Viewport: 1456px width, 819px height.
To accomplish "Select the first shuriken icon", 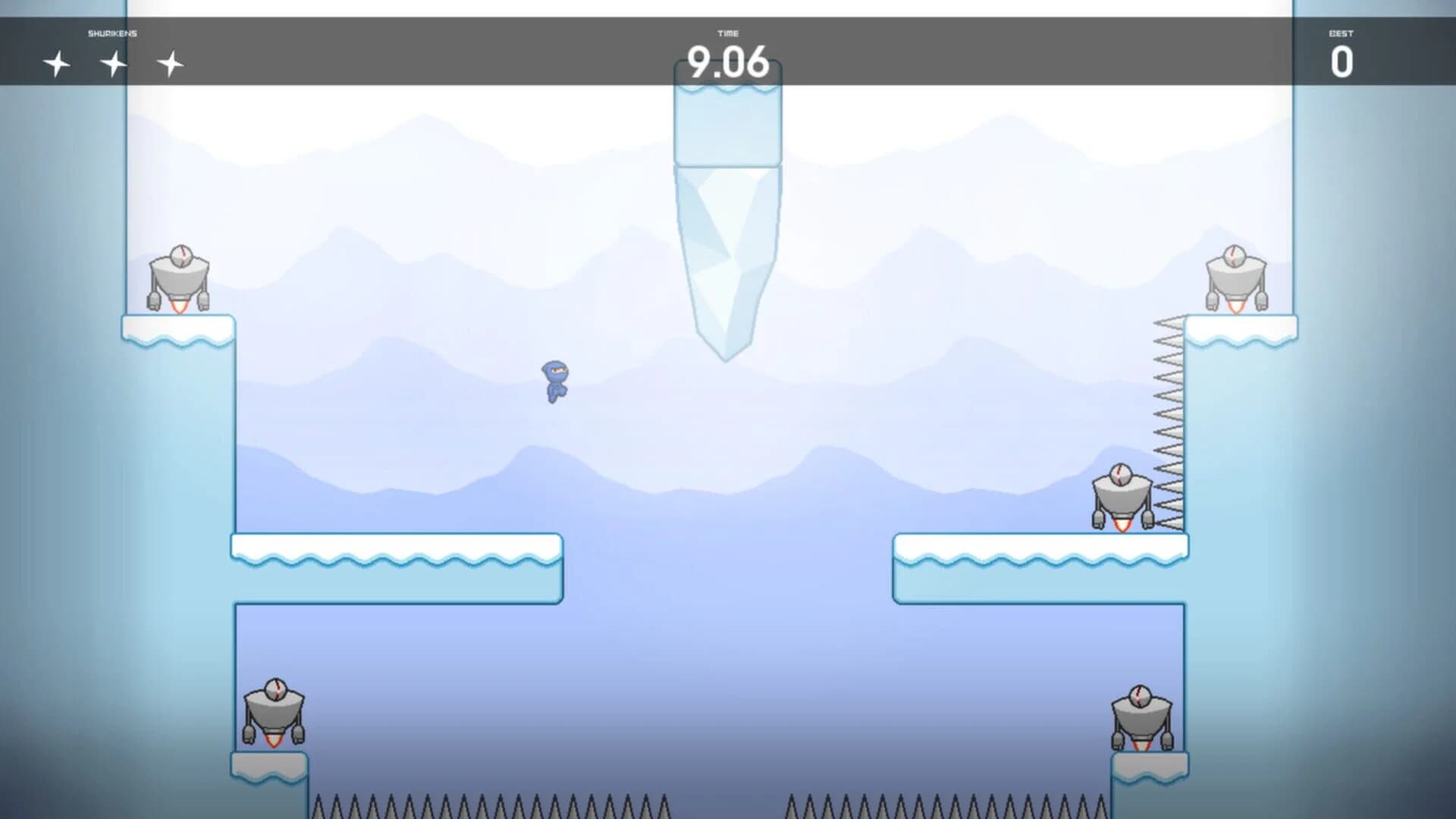I will [56, 64].
